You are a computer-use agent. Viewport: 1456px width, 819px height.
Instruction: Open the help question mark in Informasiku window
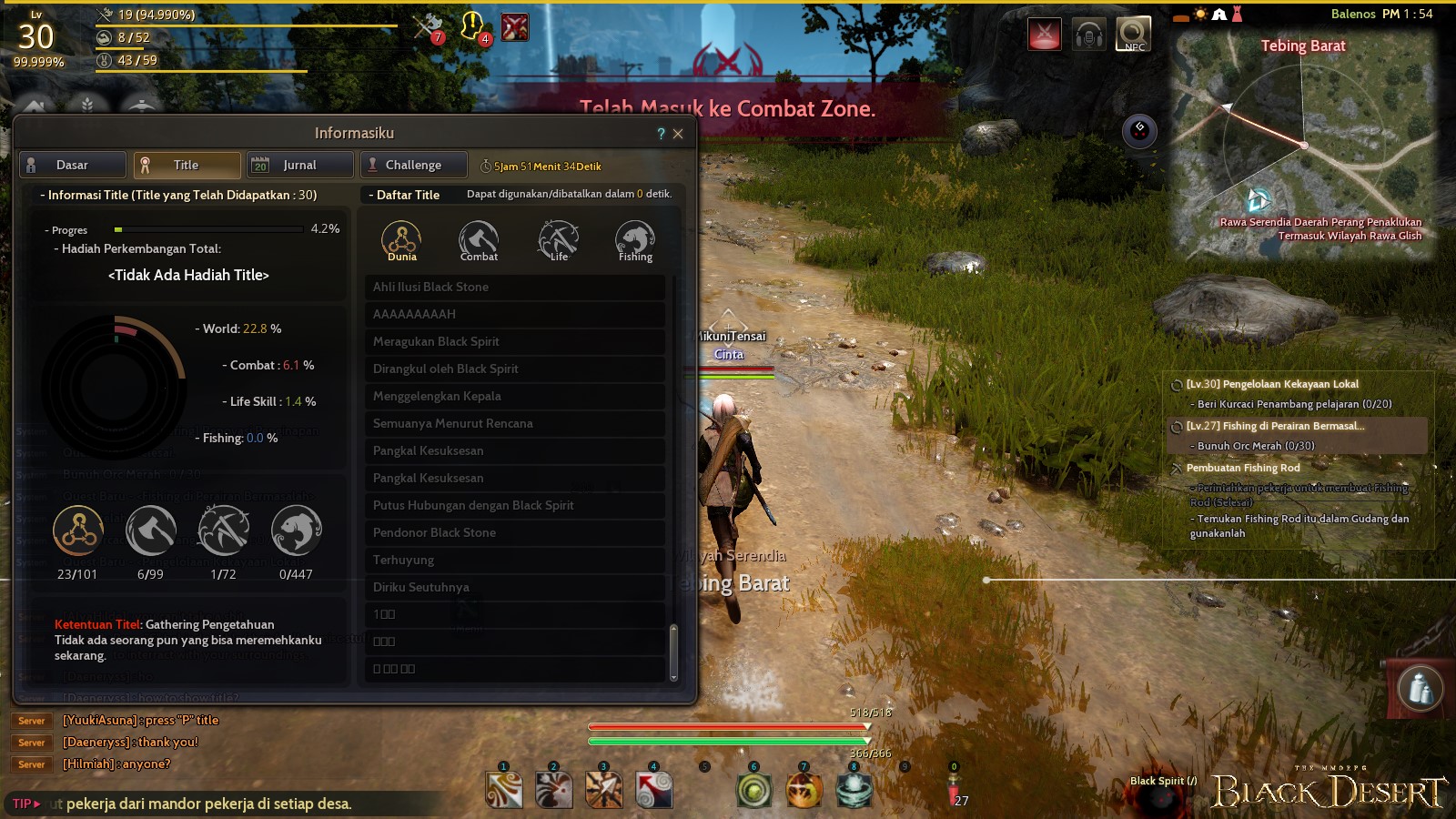click(661, 133)
